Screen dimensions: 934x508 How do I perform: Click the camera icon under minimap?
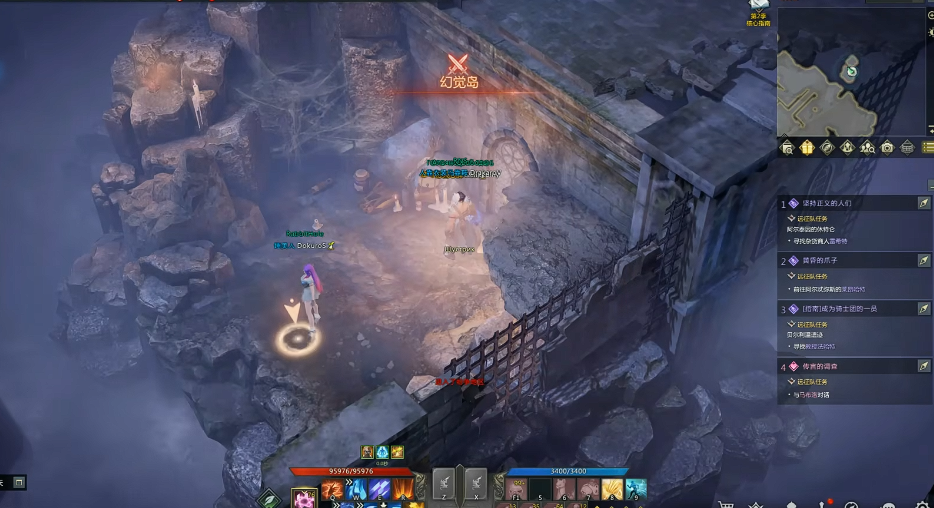coord(887,148)
